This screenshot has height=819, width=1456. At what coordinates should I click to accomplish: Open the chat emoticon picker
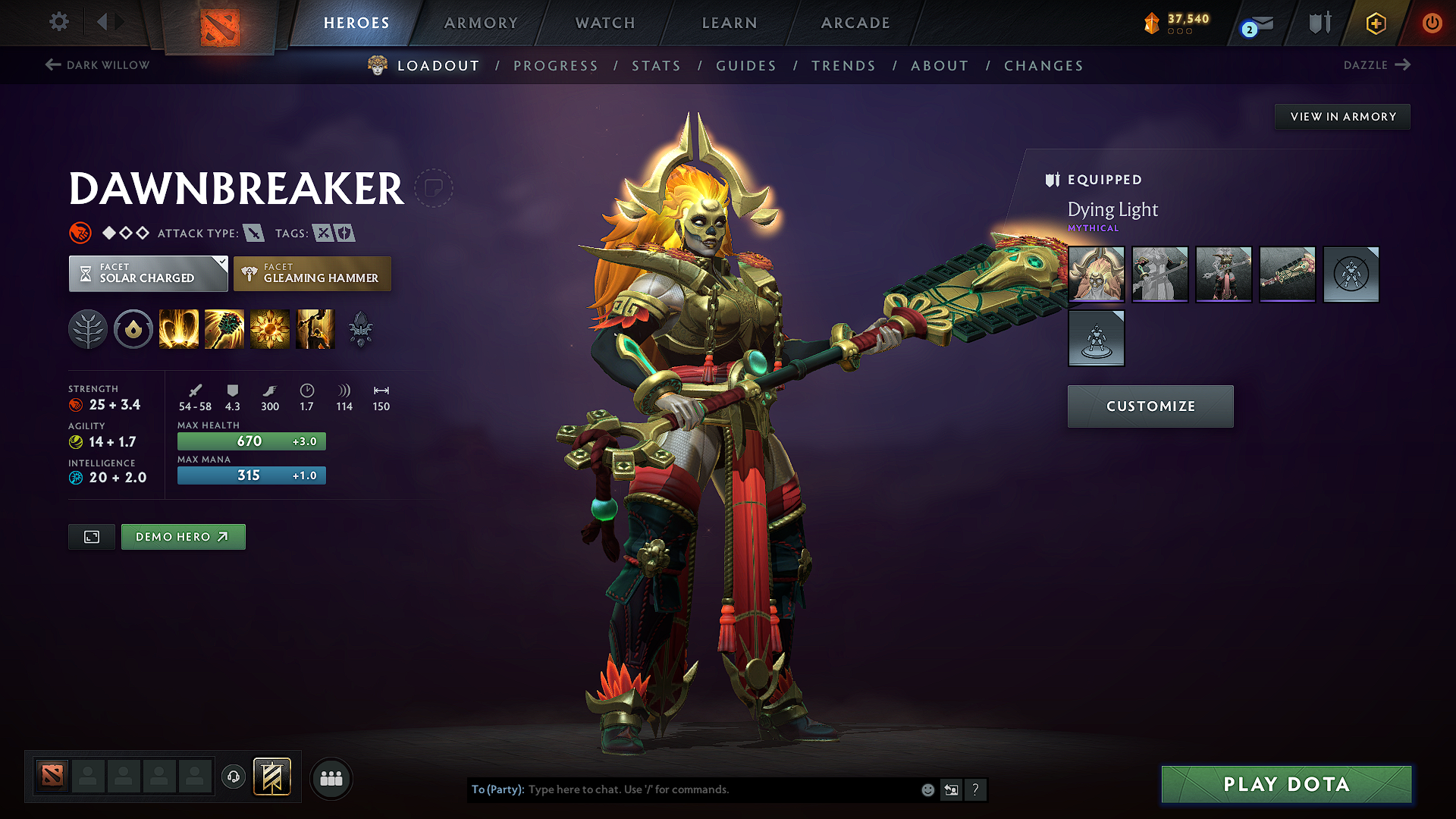point(927,789)
